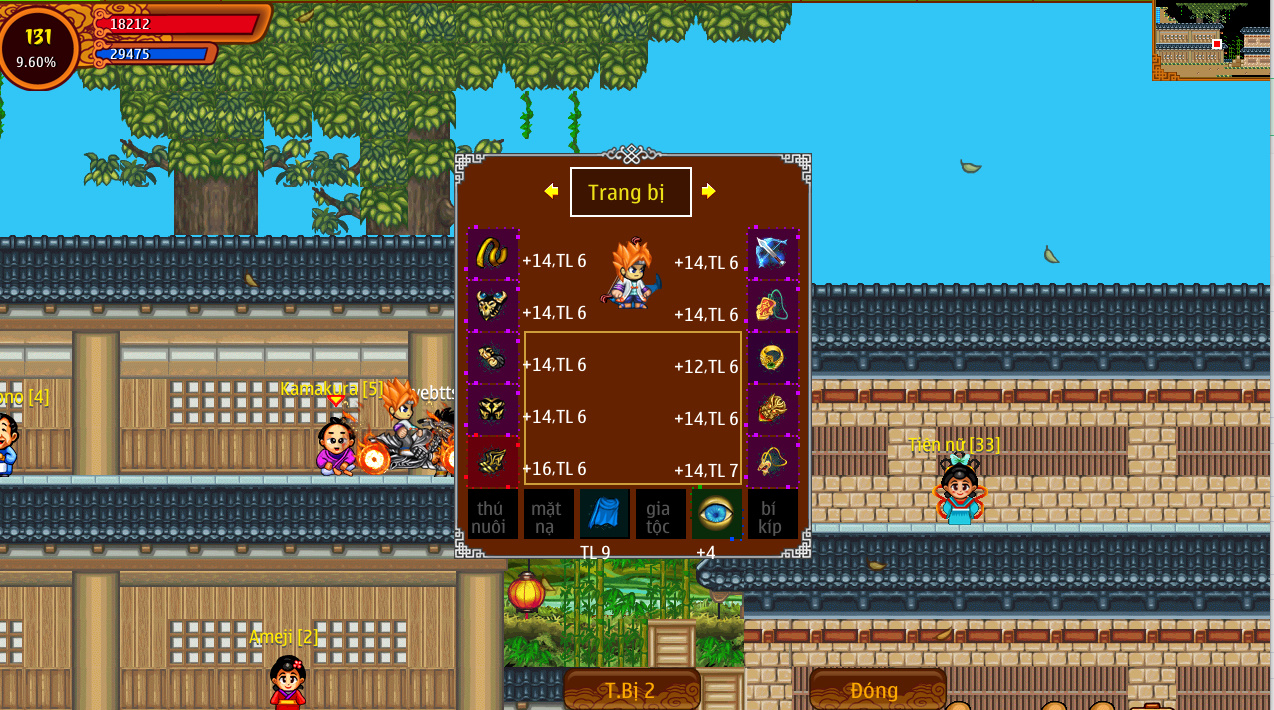This screenshot has height=710, width=1274.
Task: Select the bow weapon slot
Action: point(773,253)
